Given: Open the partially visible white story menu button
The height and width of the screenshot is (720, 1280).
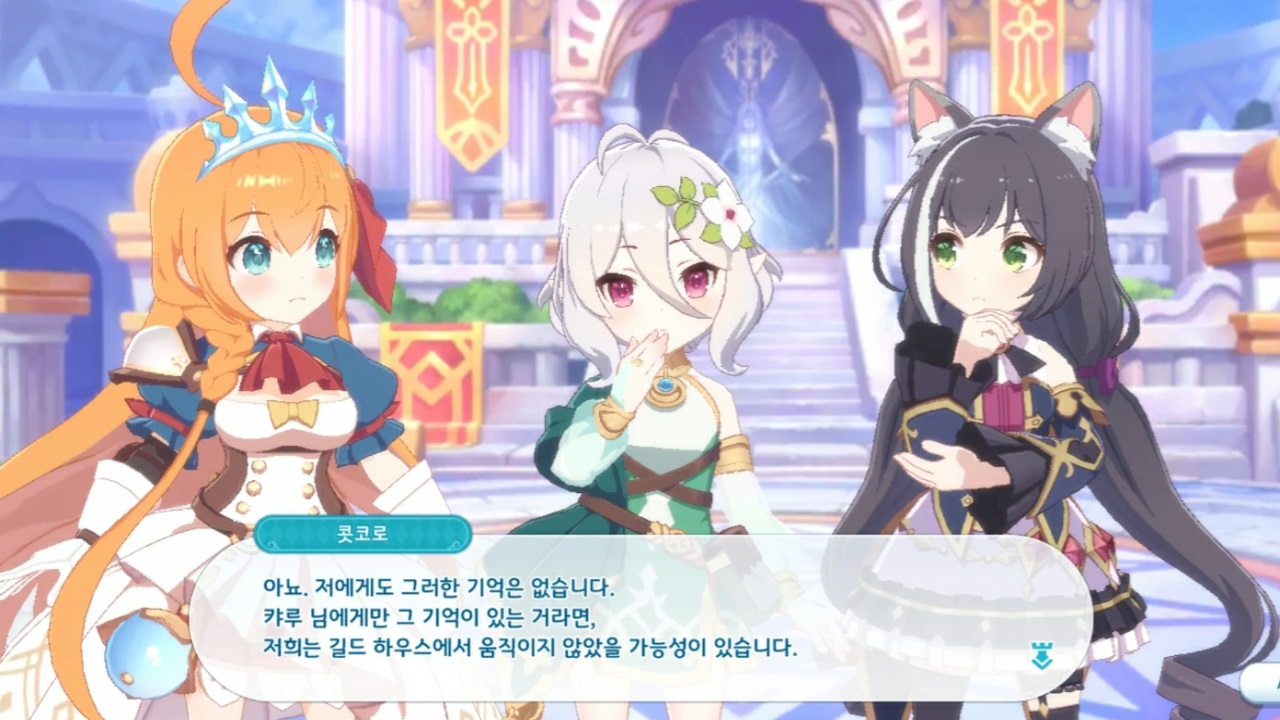Looking at the screenshot, I should tap(1262, 684).
